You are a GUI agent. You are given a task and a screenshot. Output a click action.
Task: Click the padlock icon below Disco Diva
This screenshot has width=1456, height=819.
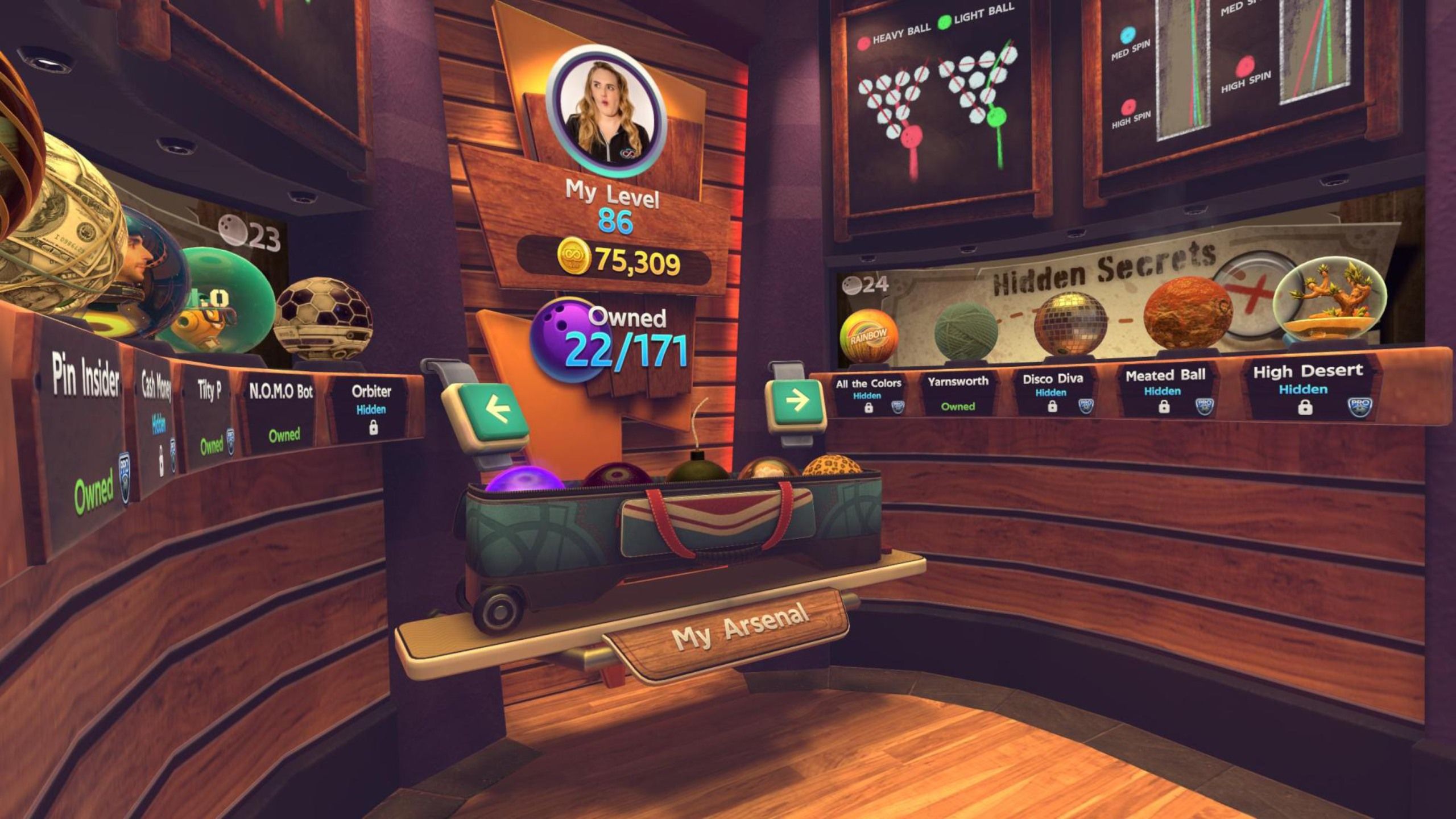point(1052,407)
